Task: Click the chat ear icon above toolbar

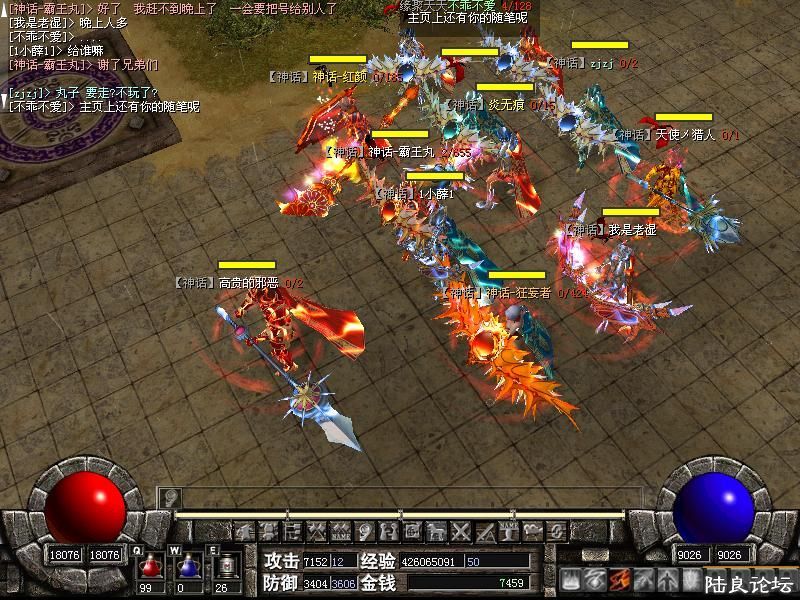Action: 171,496
